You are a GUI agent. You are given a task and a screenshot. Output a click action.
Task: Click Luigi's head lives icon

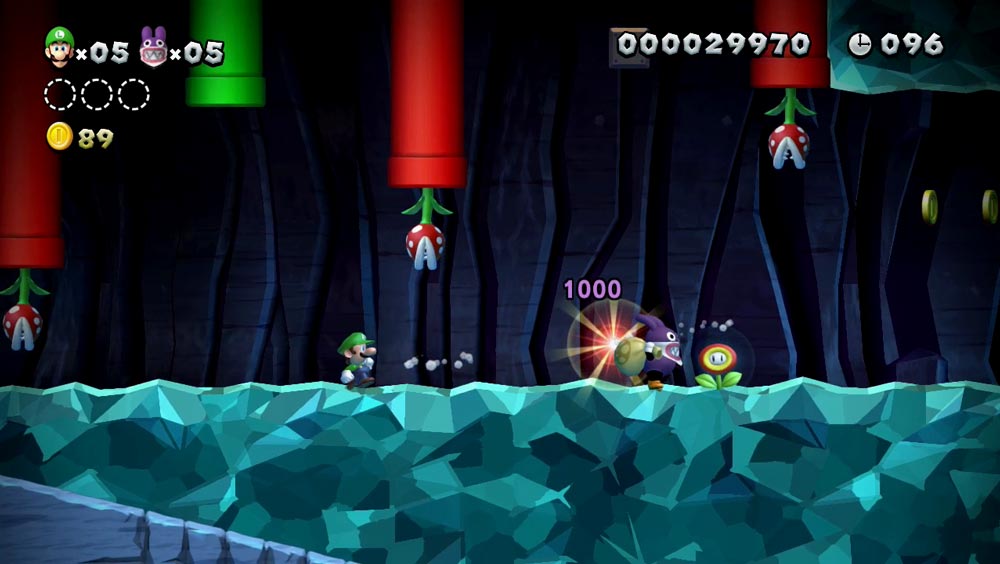(x=59, y=47)
